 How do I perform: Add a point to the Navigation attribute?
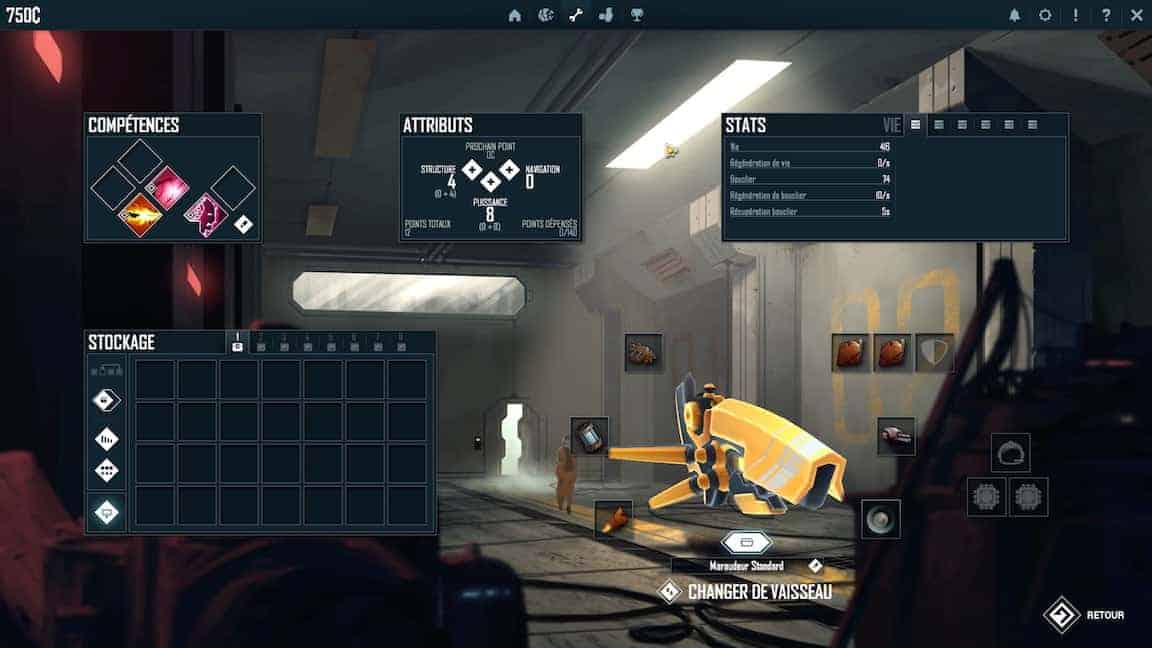(x=509, y=169)
